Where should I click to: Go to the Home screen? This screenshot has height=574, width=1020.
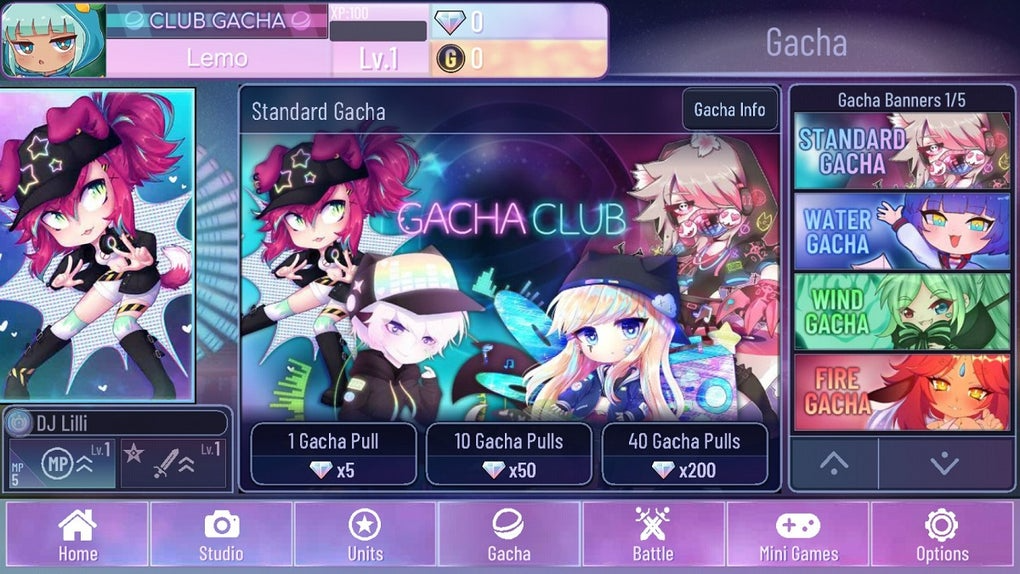(78, 535)
